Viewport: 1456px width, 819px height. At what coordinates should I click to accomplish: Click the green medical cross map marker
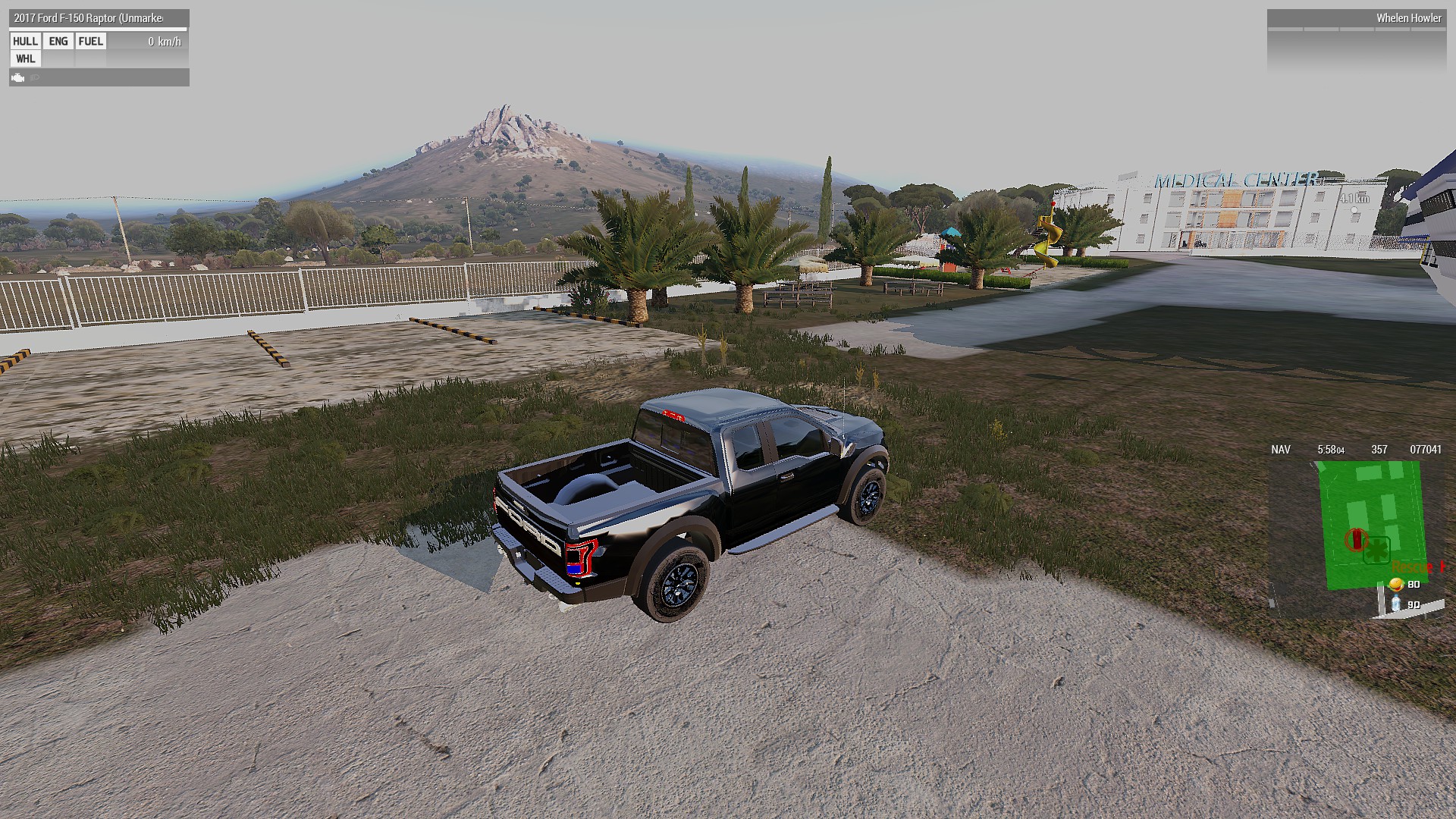coord(1375,549)
